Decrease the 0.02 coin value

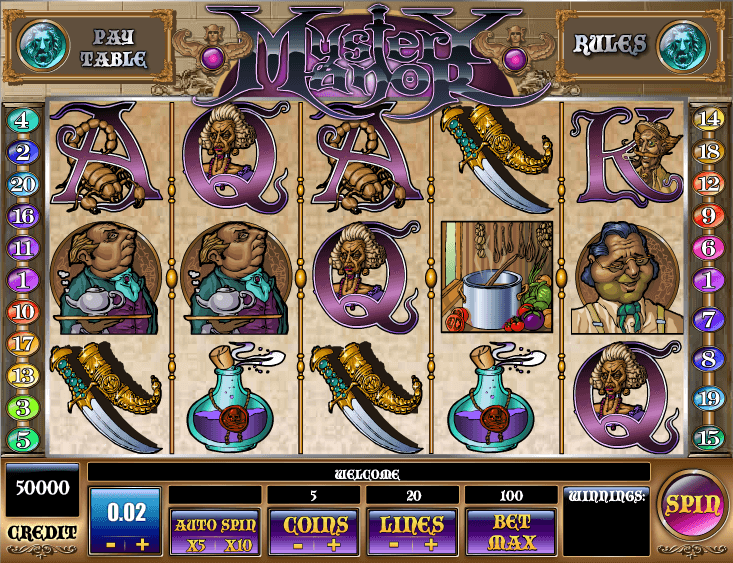coord(111,543)
